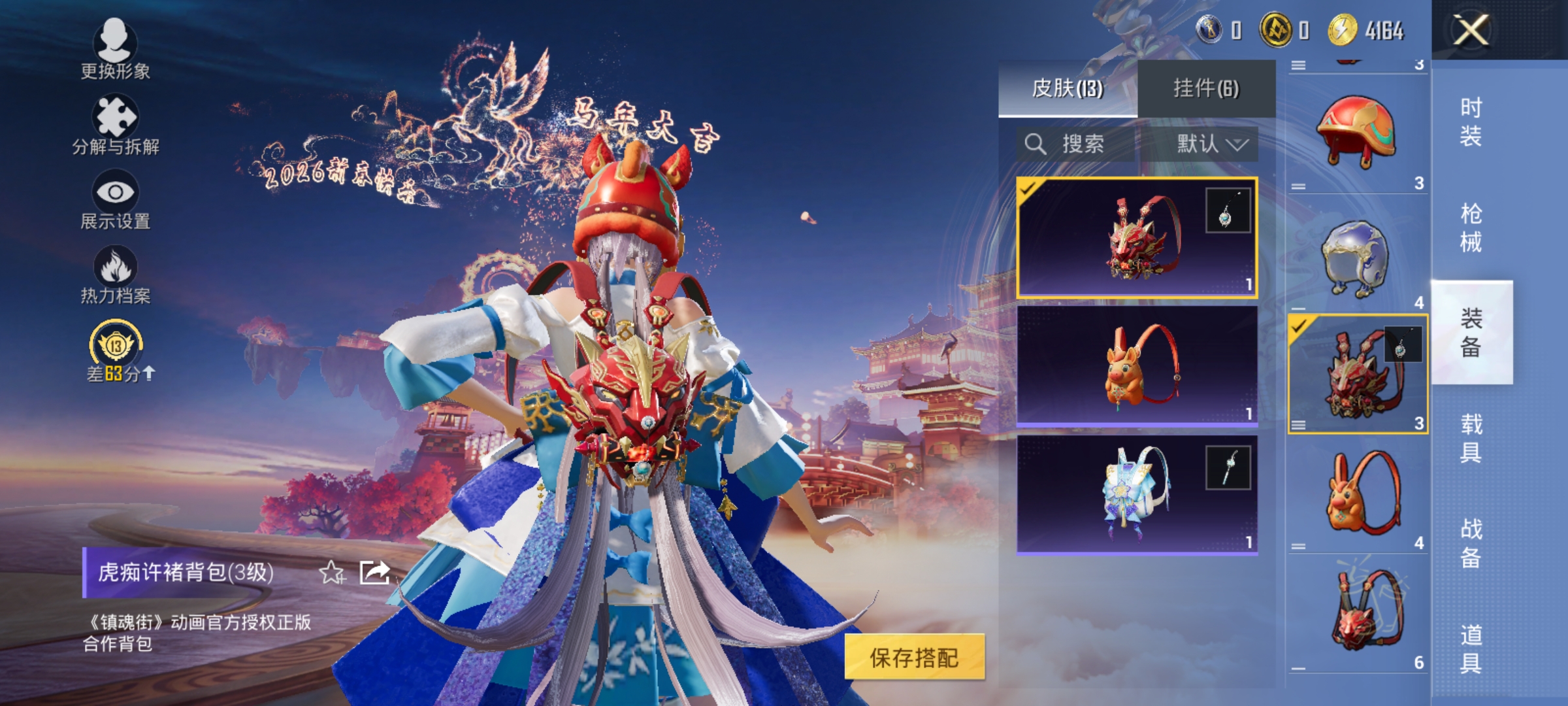Screen dimensions: 1568x706
Task: Open the 热力档案 heat archive
Action: (116, 275)
